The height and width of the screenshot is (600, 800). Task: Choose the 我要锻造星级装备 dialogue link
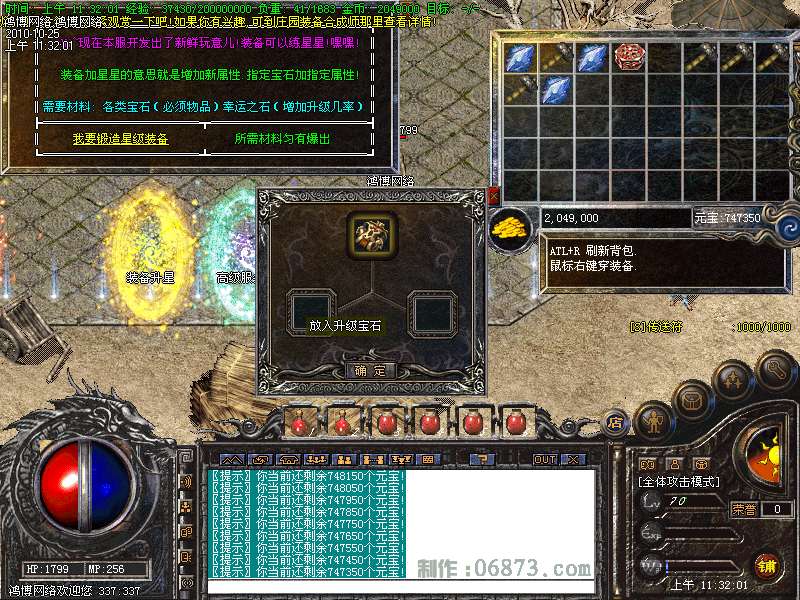(x=120, y=139)
